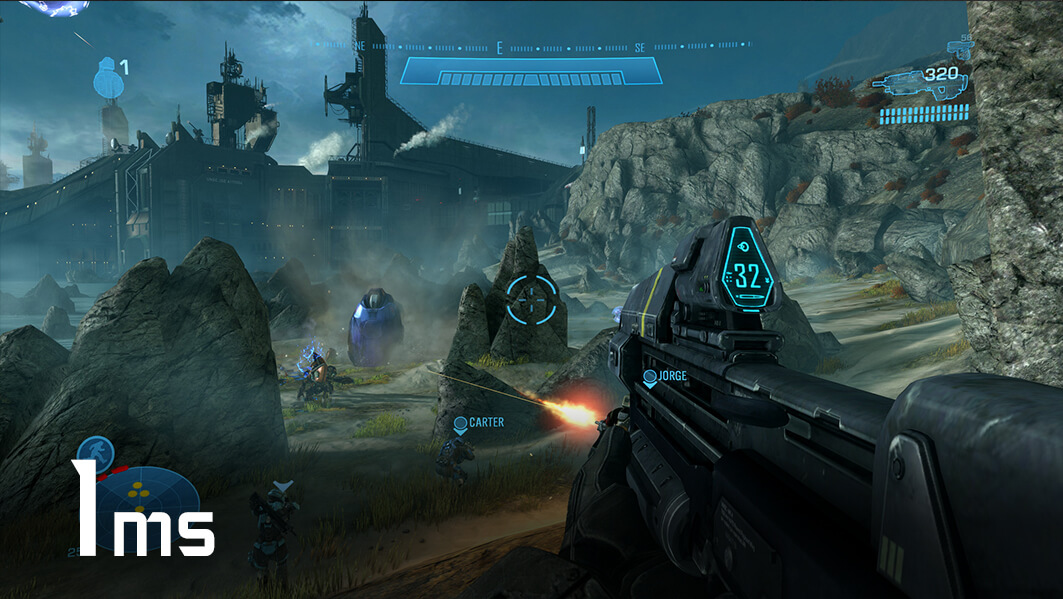Activate the sprint armor ability icon

pos(95,453)
